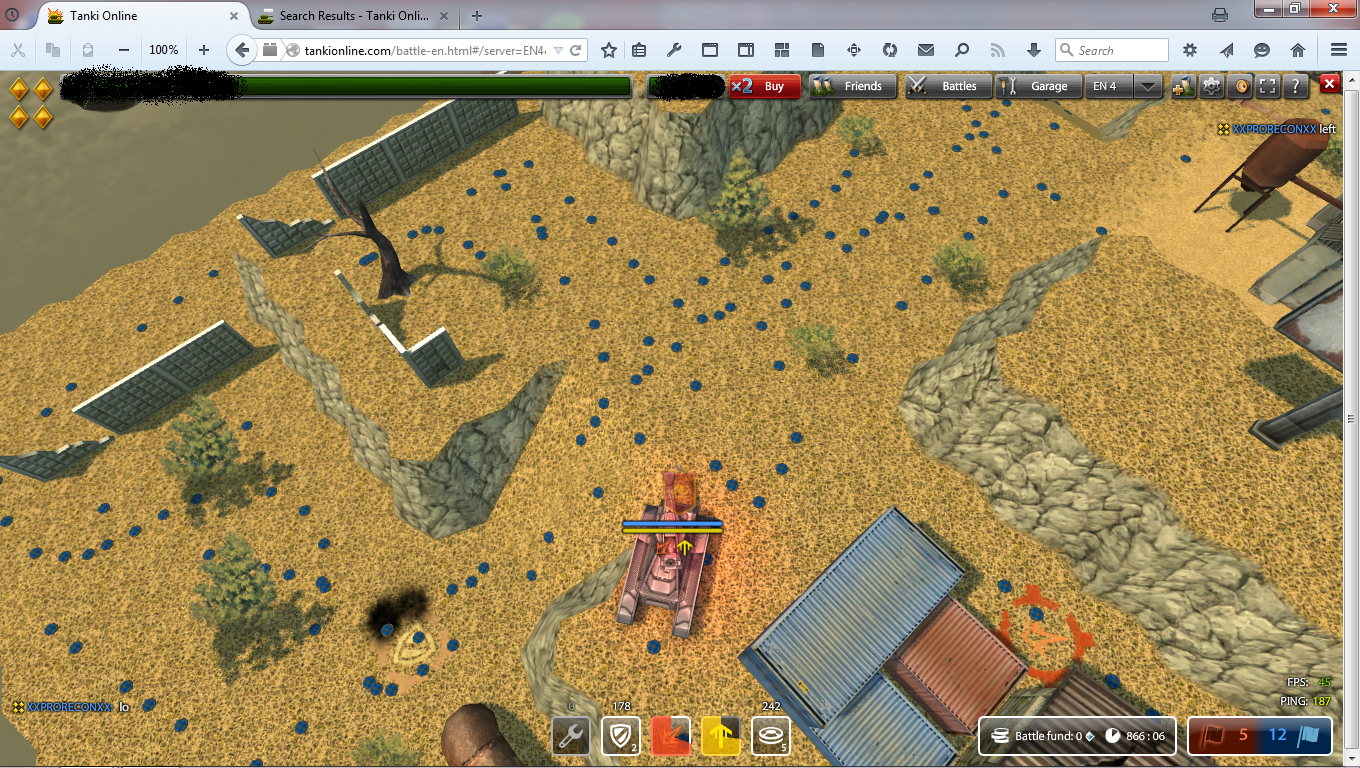Click the add-friend soldier icon
The width and height of the screenshot is (1360, 768).
tap(1184, 86)
